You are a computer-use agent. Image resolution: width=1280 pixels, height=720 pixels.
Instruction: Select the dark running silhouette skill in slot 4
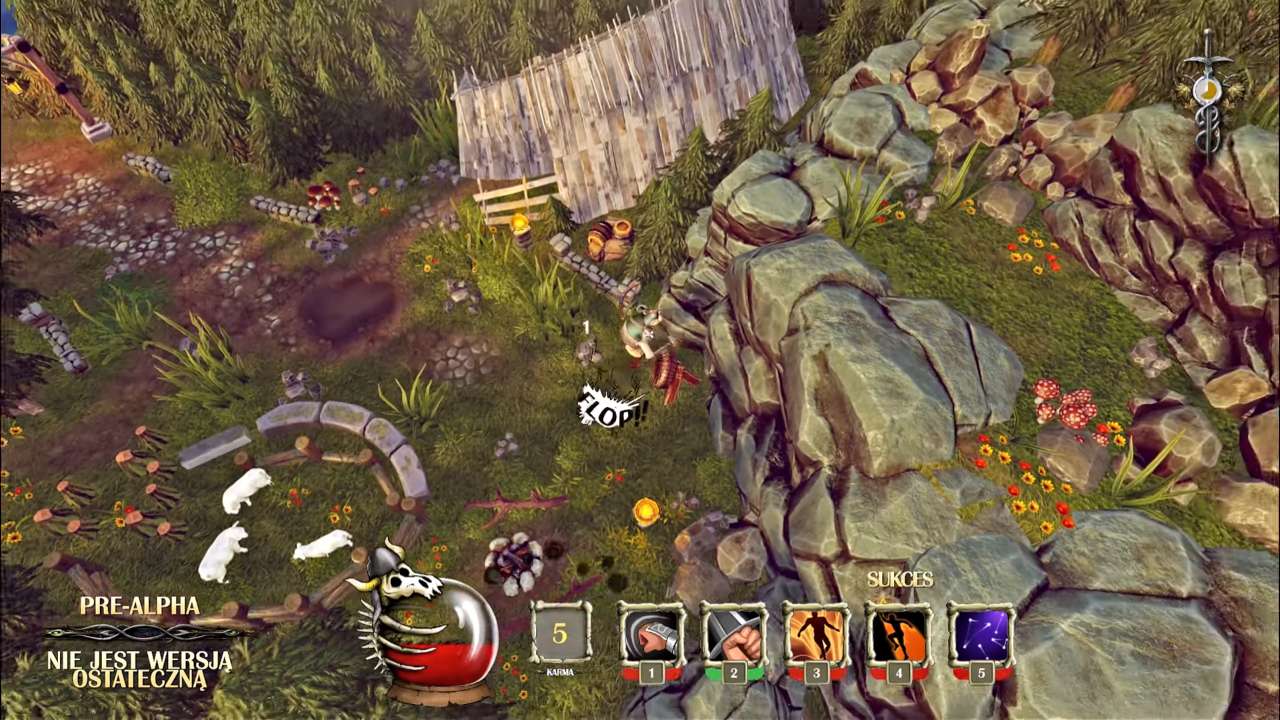[x=898, y=636]
